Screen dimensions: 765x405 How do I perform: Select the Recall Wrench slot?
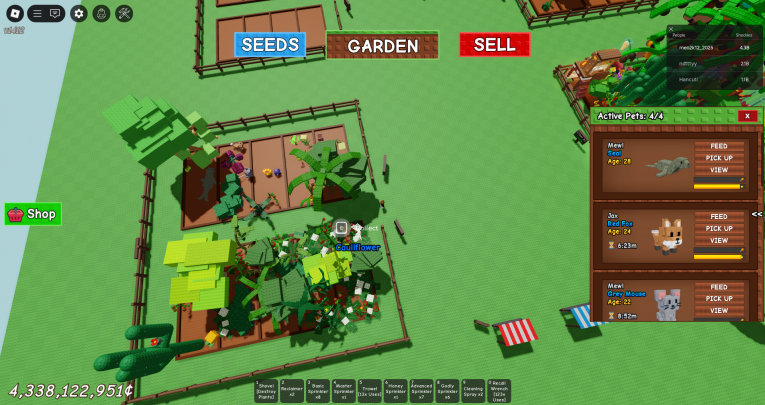pyautogui.click(x=499, y=390)
